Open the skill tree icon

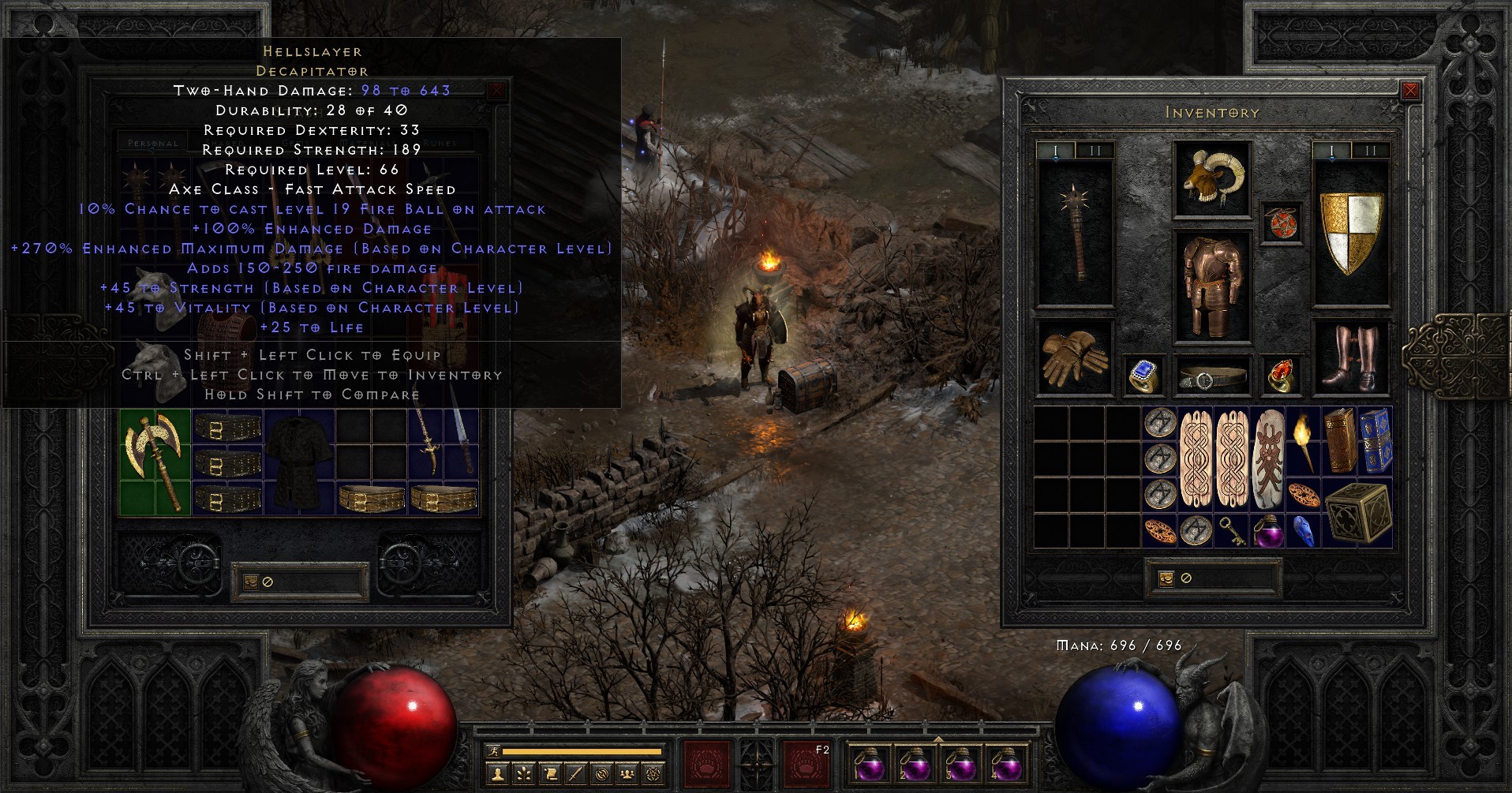[523, 776]
